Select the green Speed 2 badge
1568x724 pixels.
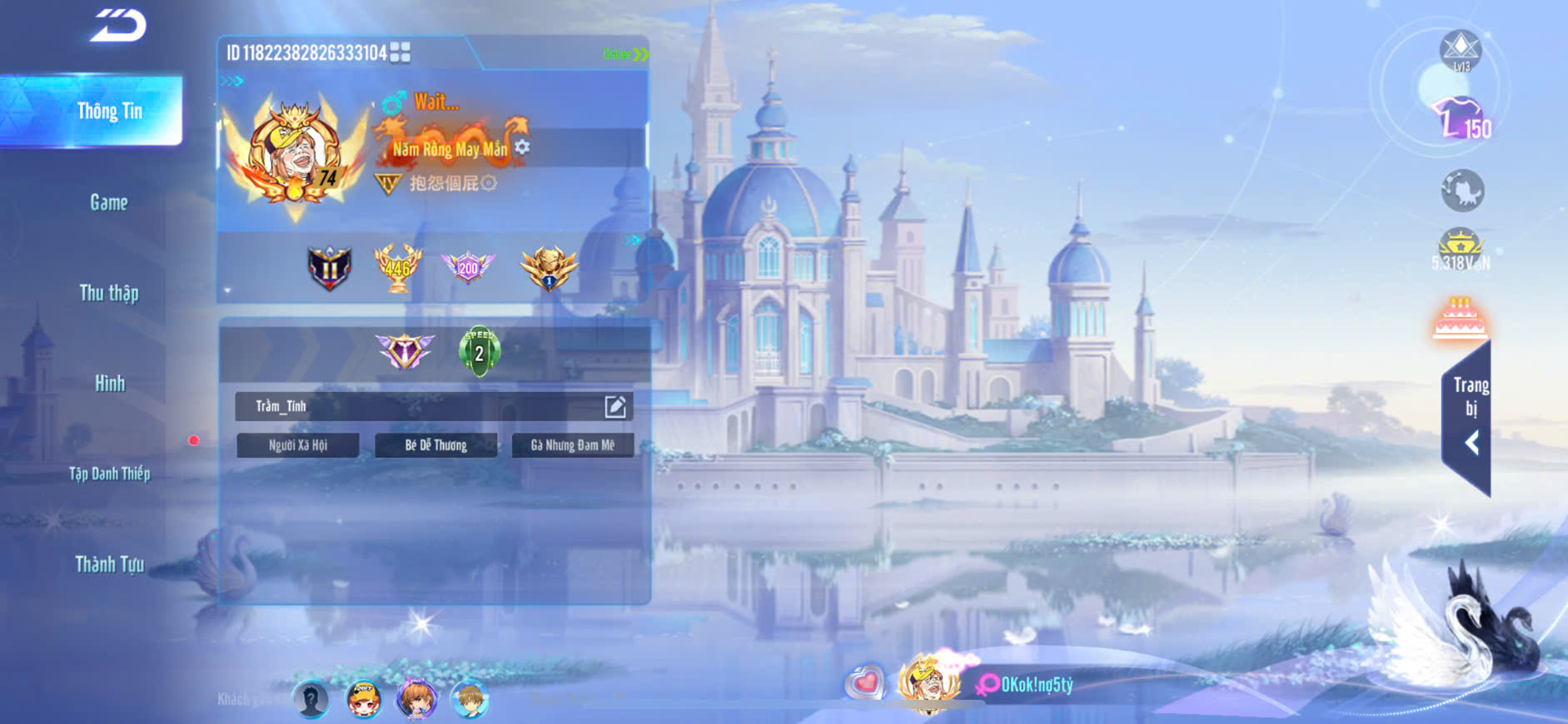(x=479, y=352)
